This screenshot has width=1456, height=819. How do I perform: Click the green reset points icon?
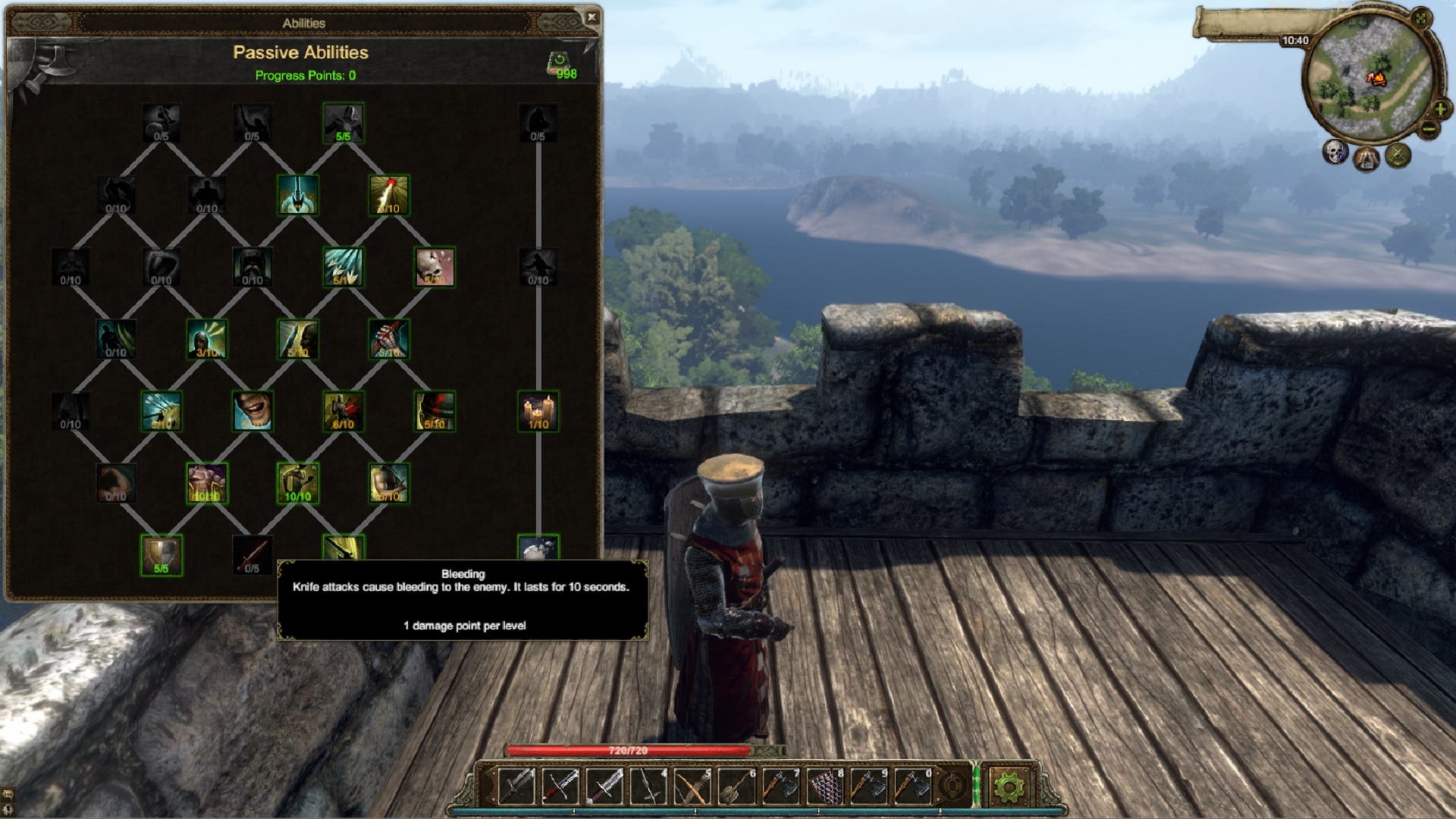[559, 61]
